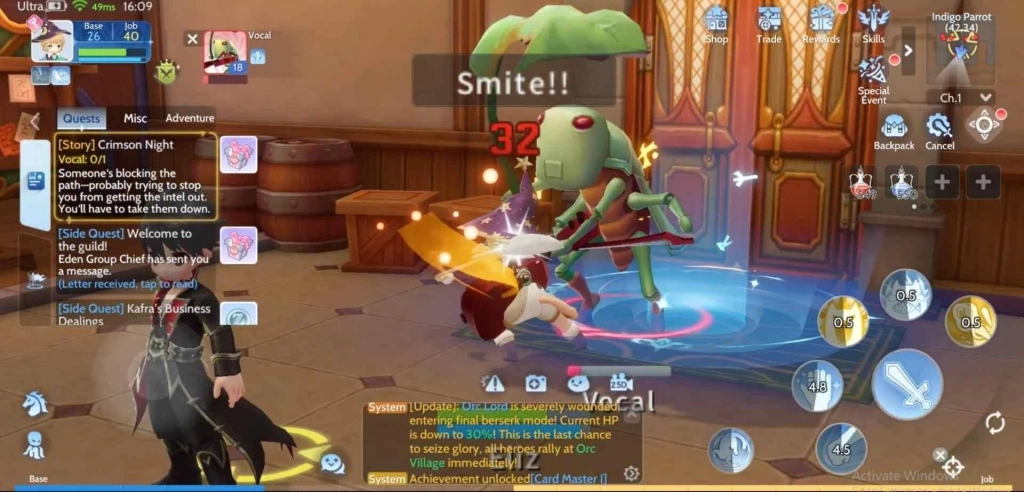Use the red health potion
The image size is (1024, 492).
862,182
